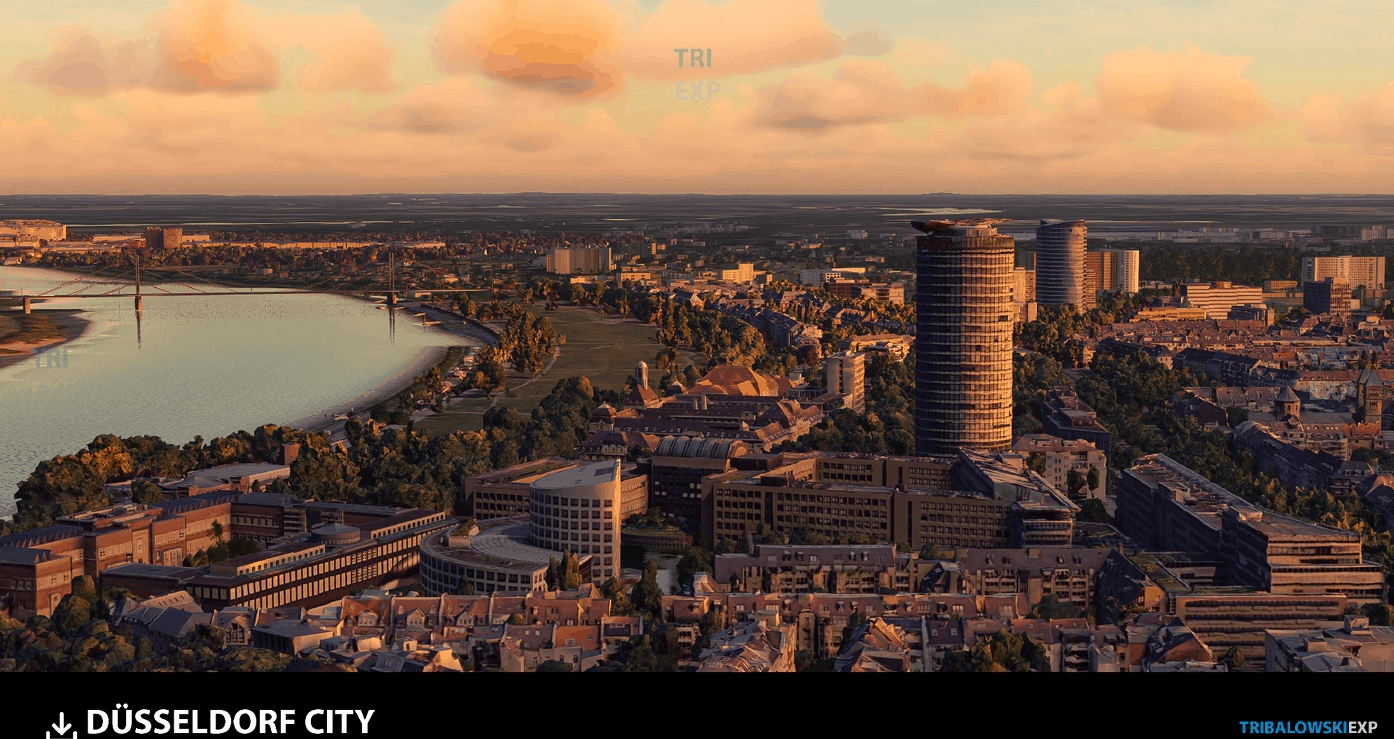
Task: Click the Düsseldorf City download arrow icon
Action: pyautogui.click(x=61, y=725)
